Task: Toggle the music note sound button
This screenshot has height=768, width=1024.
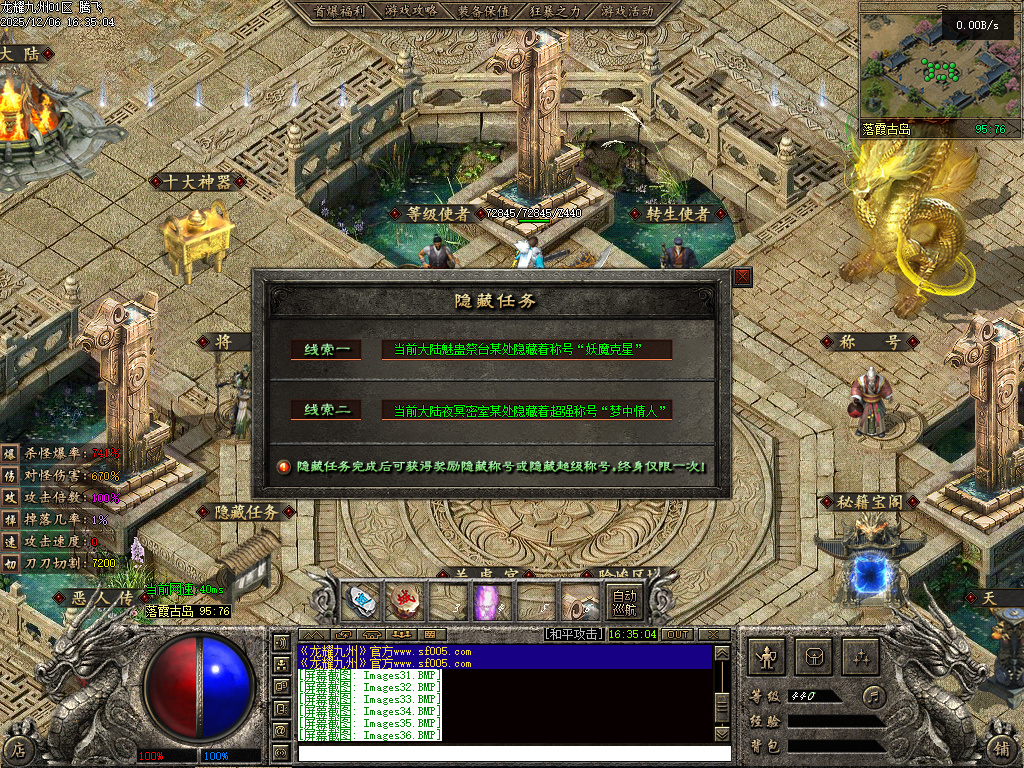Action: pos(875,694)
